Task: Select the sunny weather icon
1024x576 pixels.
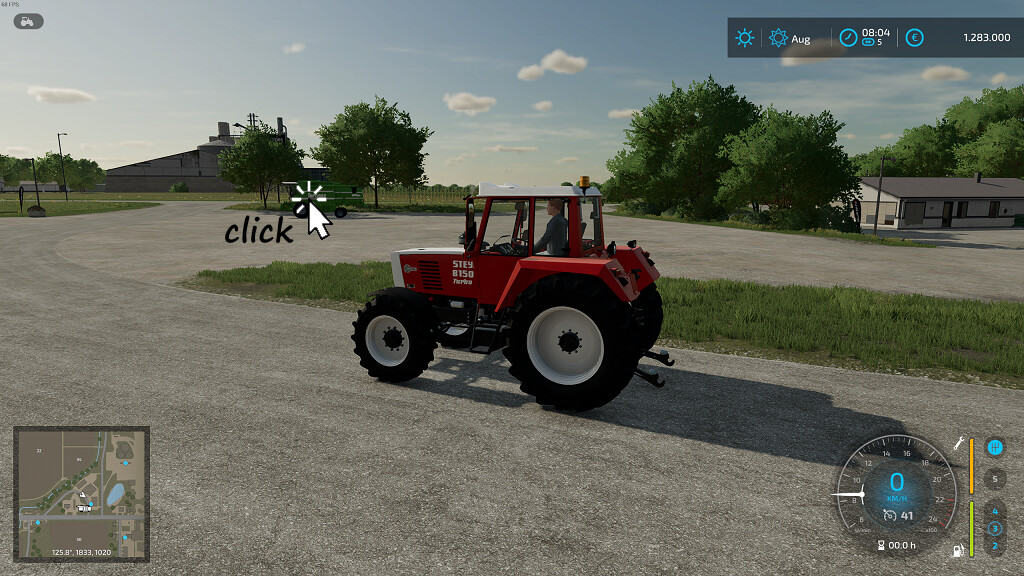Action: point(745,38)
